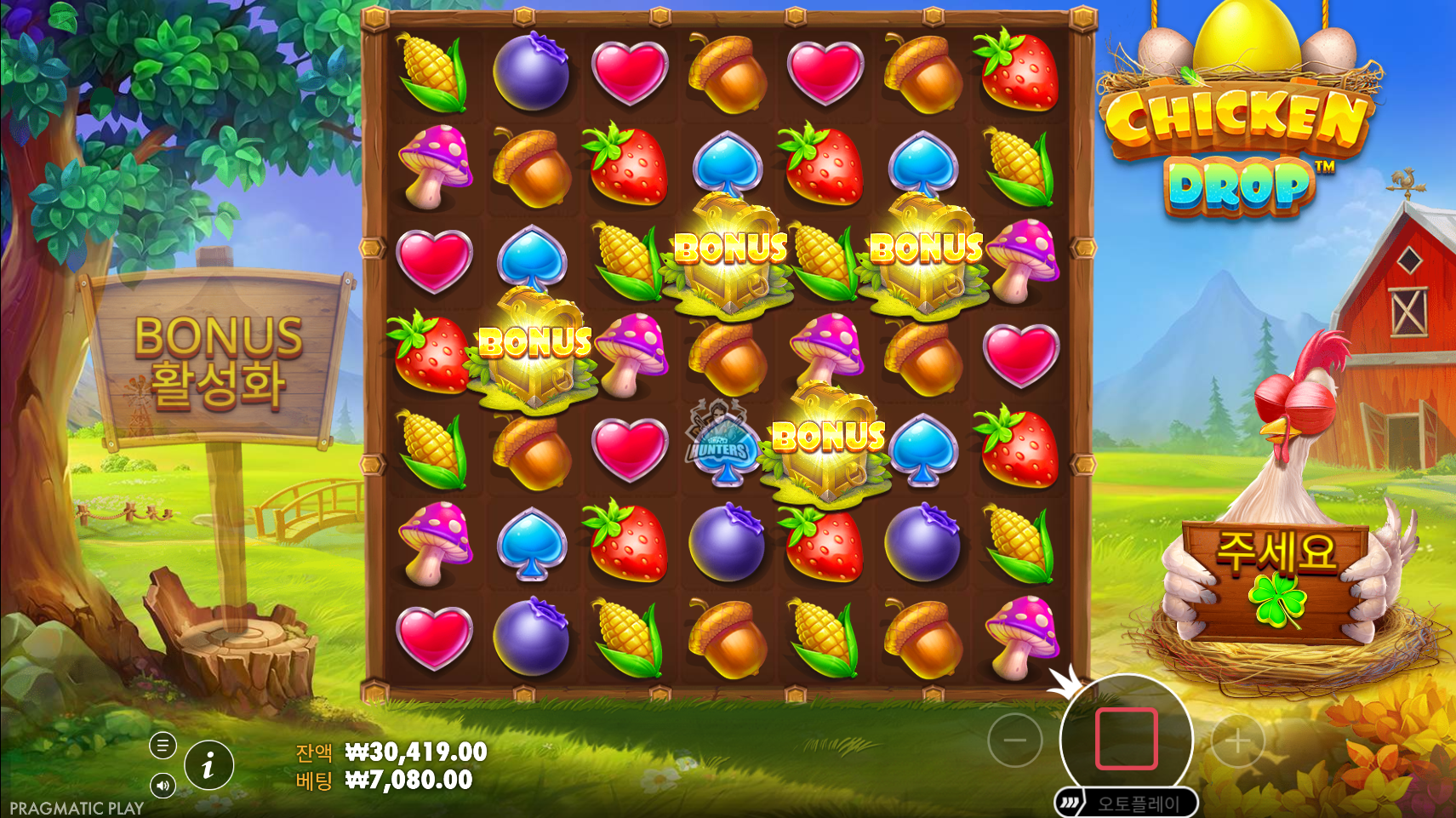Decrease the bet with the minus button
This screenshot has height=818, width=1456.
click(1014, 741)
